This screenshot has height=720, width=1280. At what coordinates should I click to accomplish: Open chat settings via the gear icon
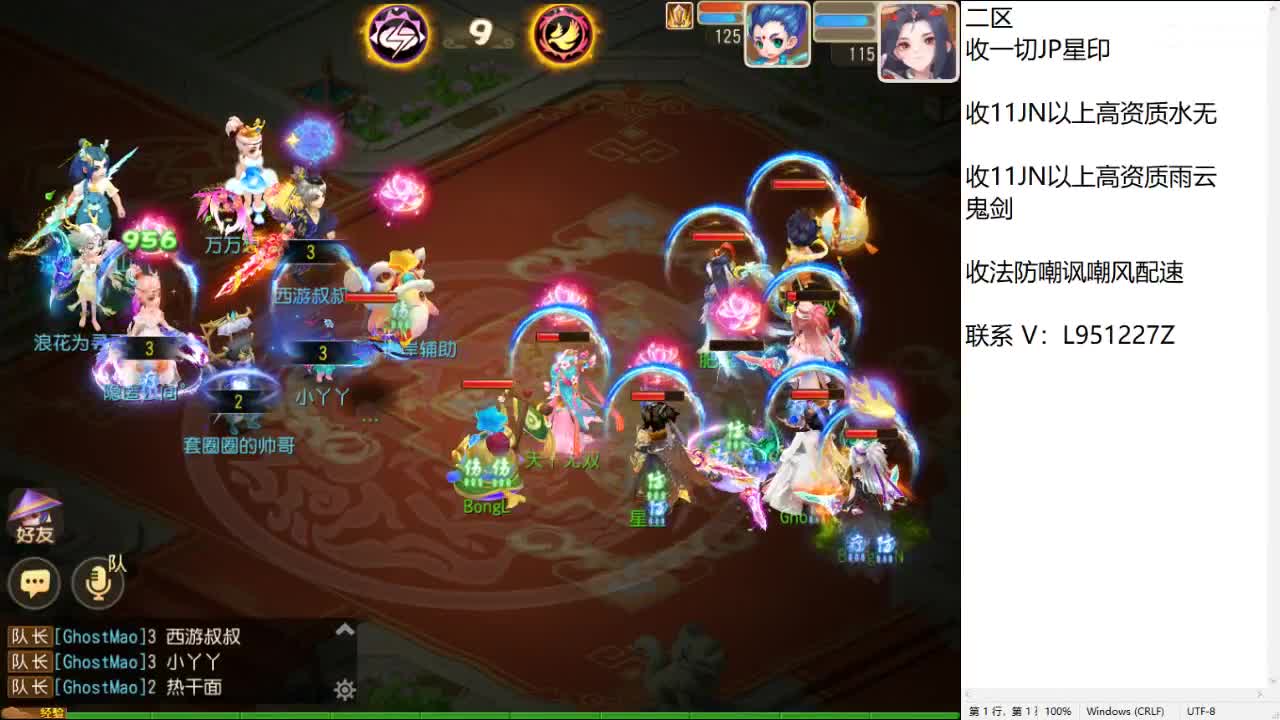click(x=344, y=690)
